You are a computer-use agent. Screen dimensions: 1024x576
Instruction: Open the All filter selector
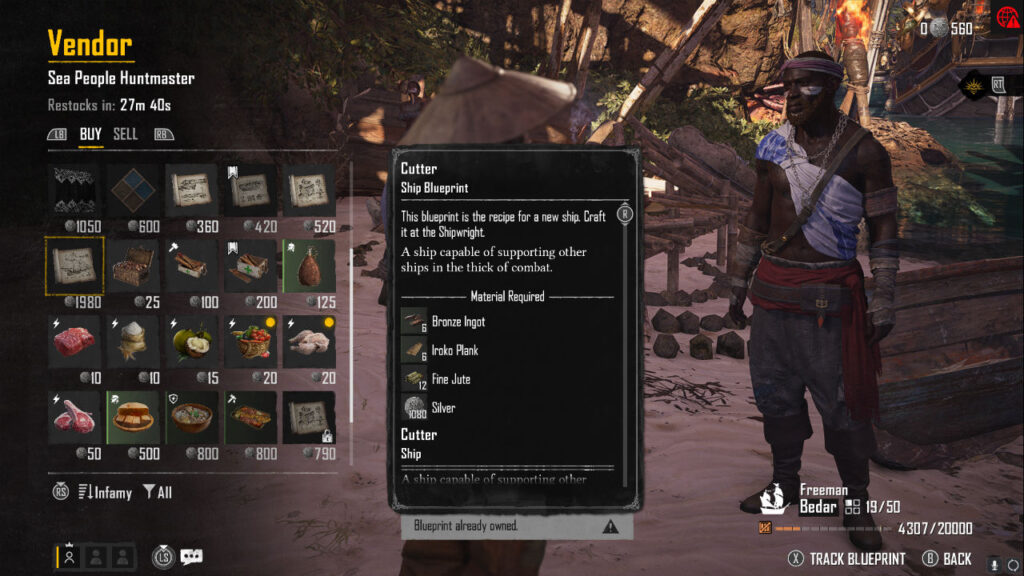tap(158, 492)
